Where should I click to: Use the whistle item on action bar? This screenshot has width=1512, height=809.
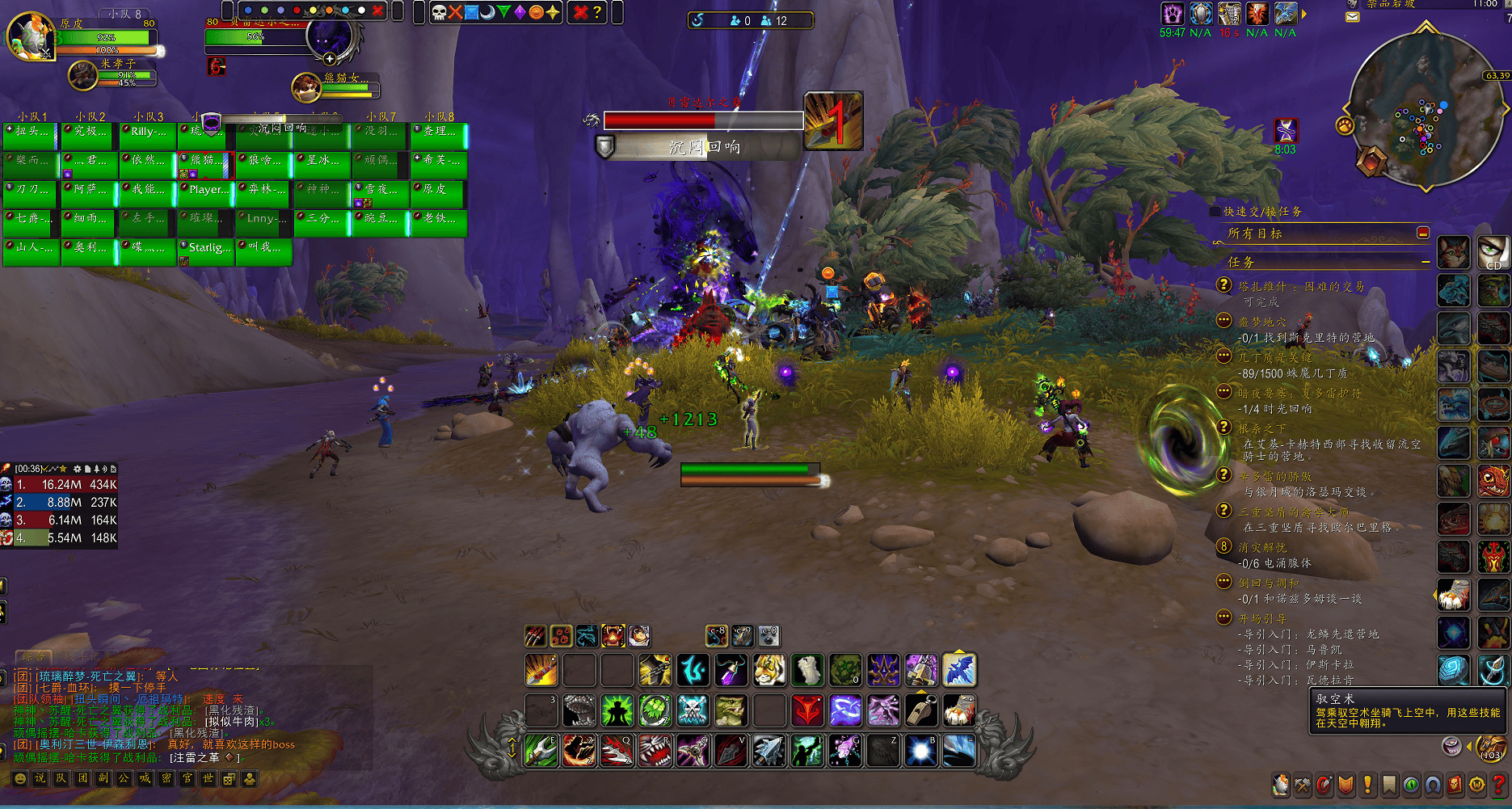click(x=920, y=710)
